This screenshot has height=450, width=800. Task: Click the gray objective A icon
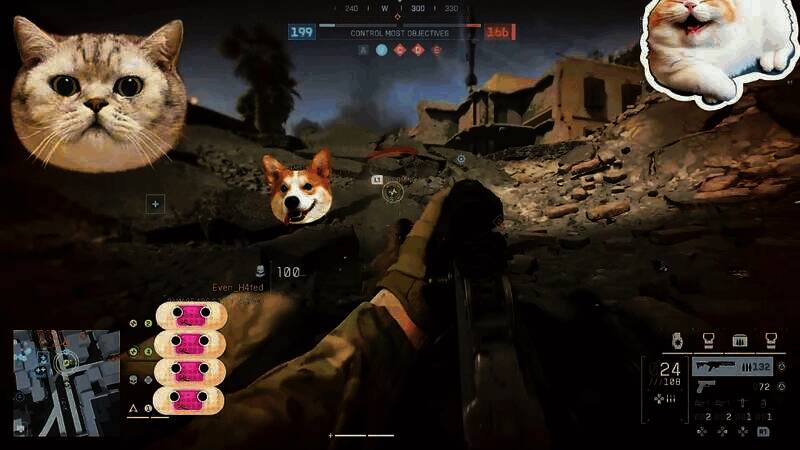click(363, 48)
